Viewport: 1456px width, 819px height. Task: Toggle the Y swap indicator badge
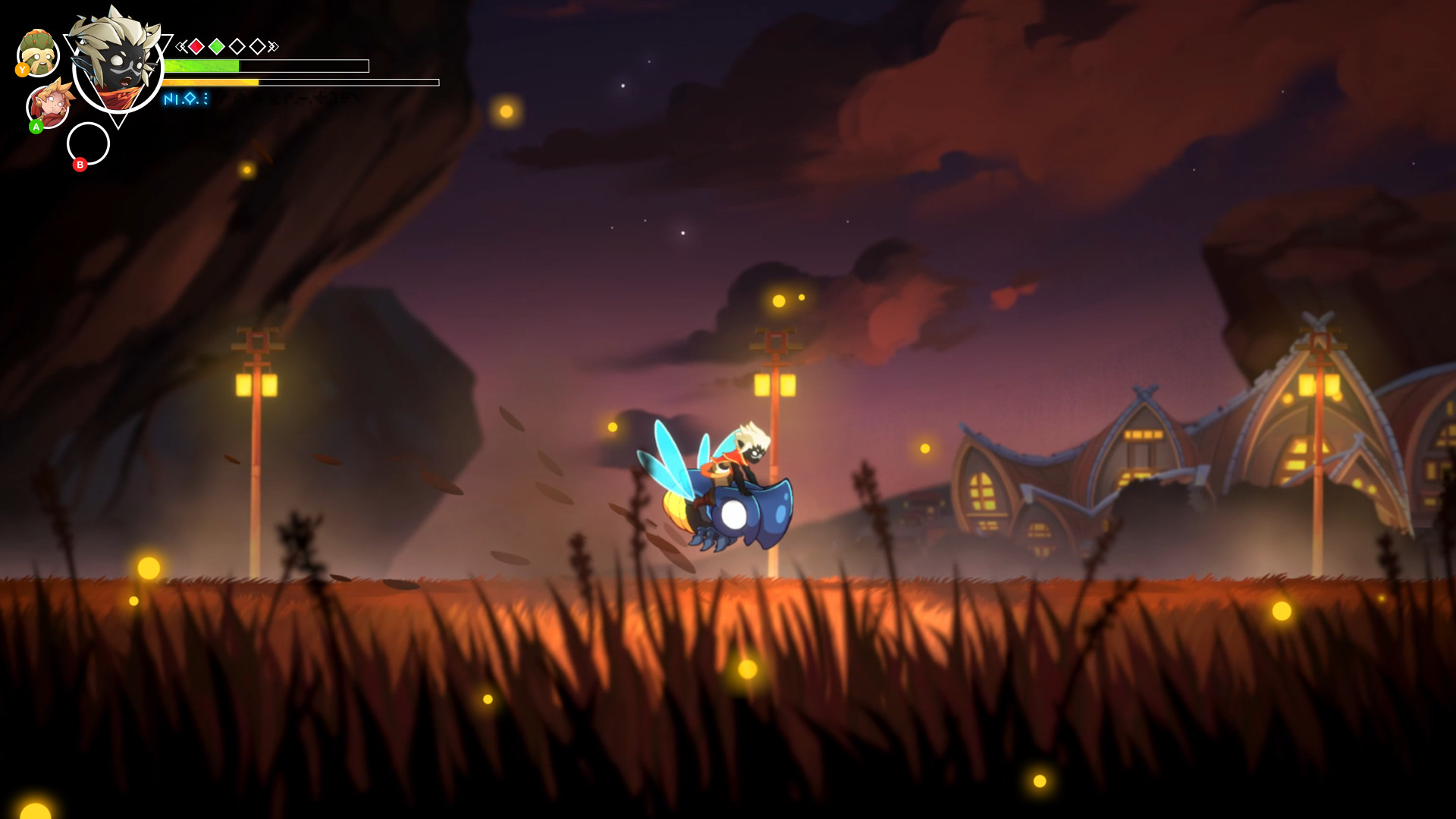[x=23, y=69]
